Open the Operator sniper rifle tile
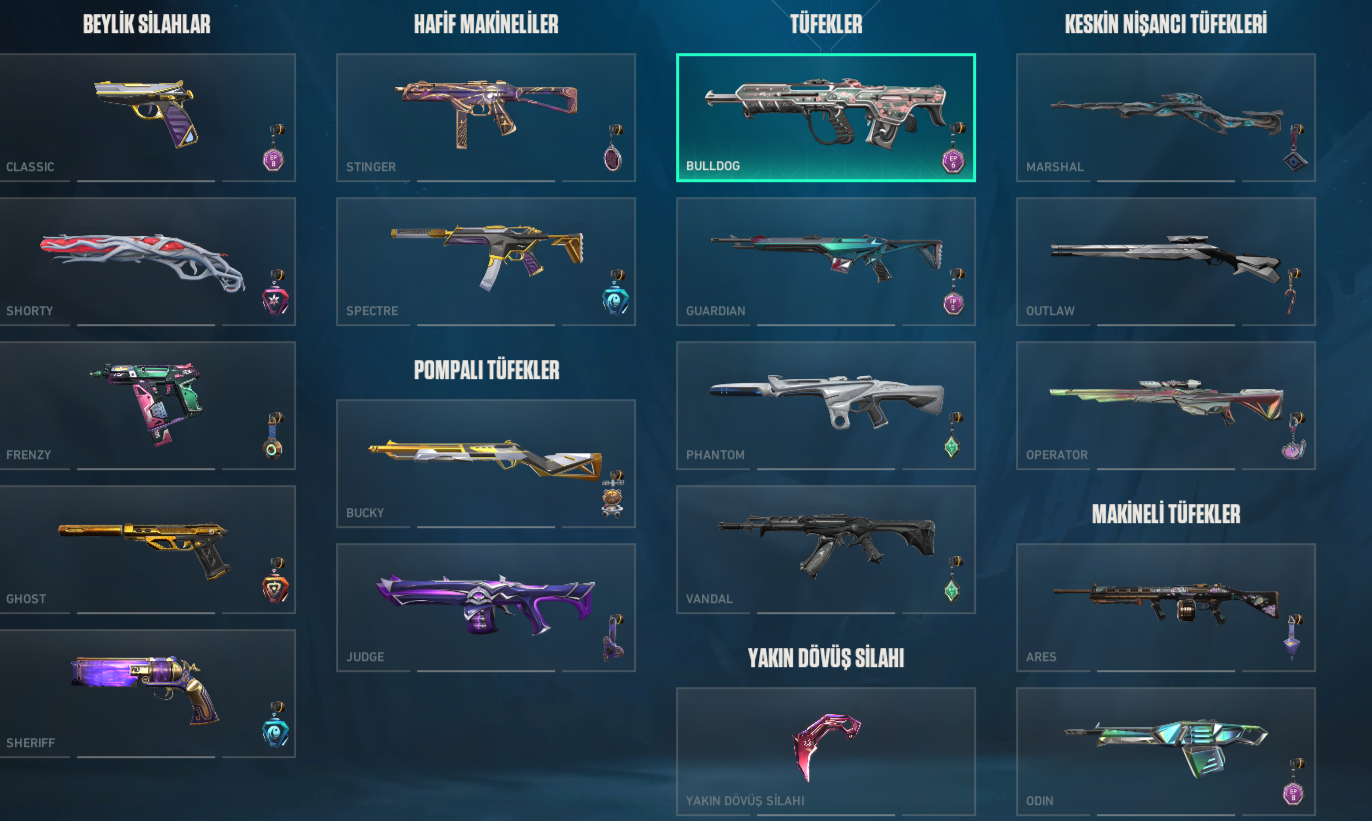This screenshot has height=821, width=1372. coord(1166,404)
